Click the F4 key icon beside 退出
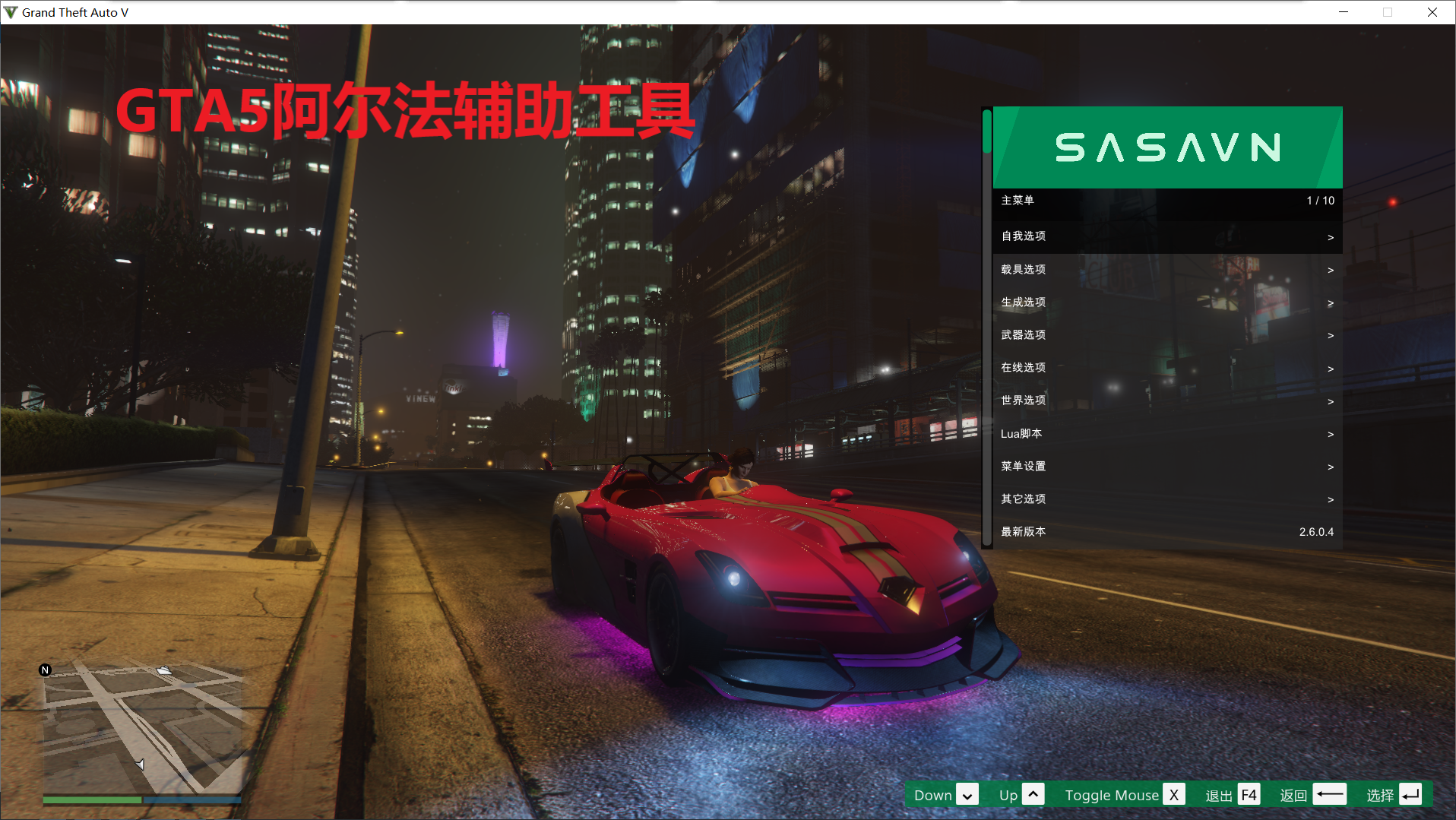Viewport: 1456px width, 820px height. (1249, 794)
